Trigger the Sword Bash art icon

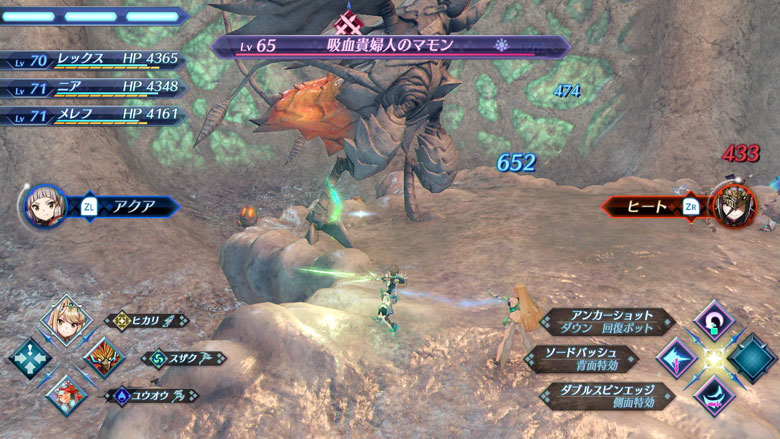click(x=678, y=359)
